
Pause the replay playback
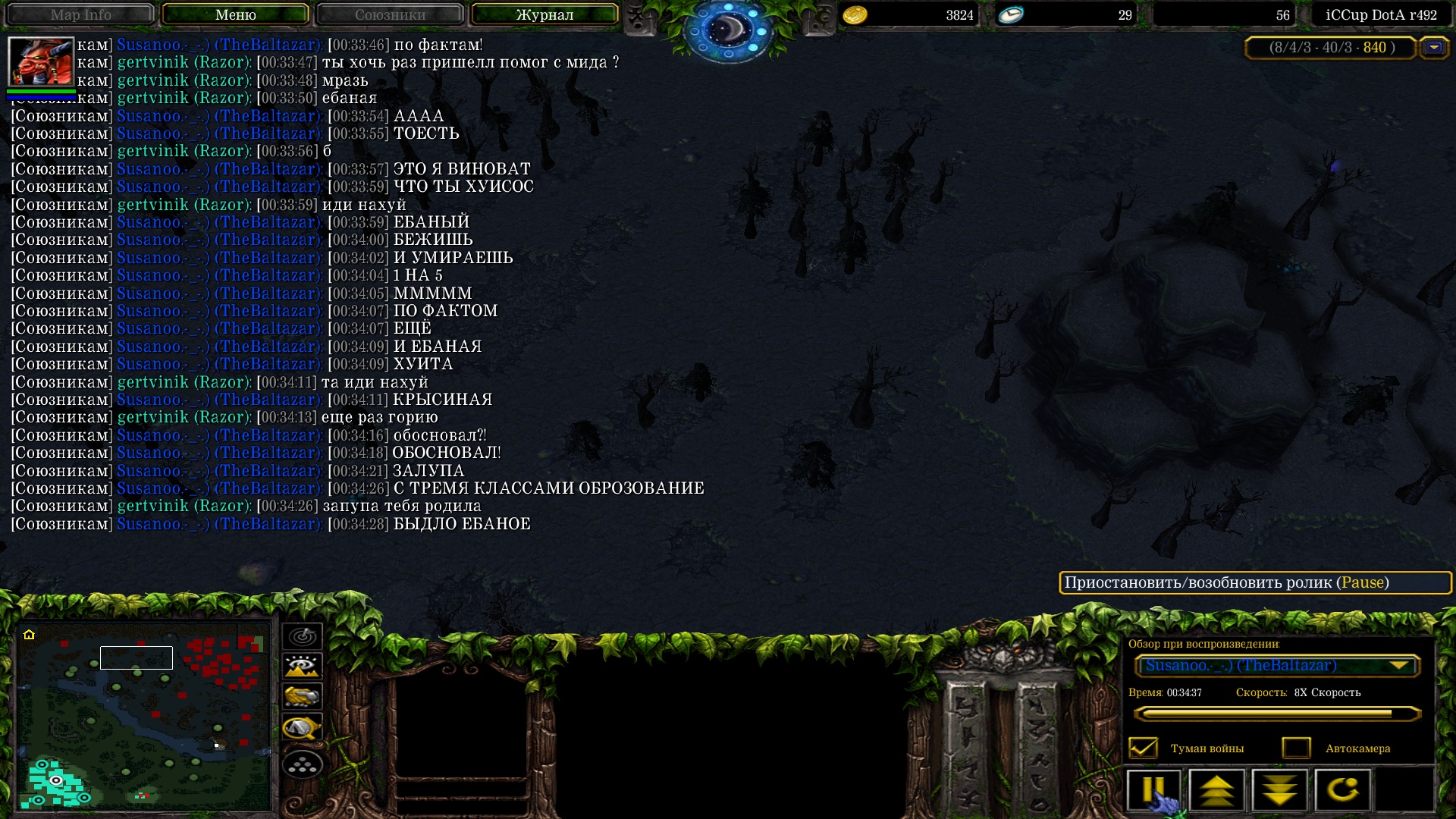1153,790
